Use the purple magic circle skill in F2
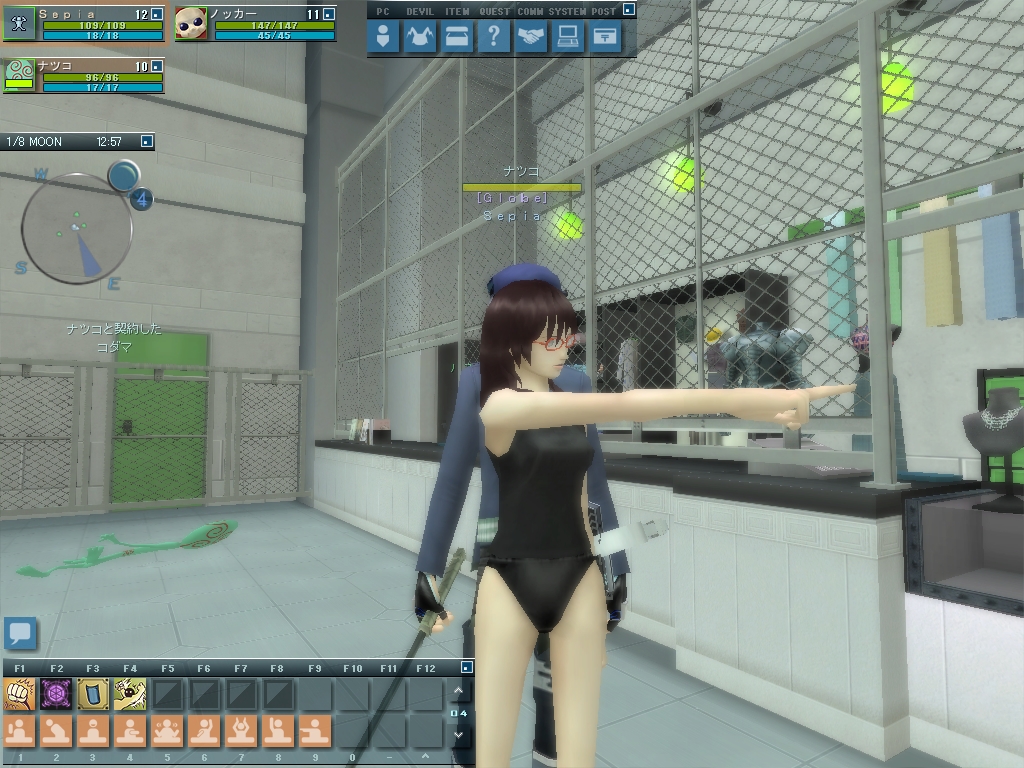Screen dimensions: 1024x768 (56, 694)
